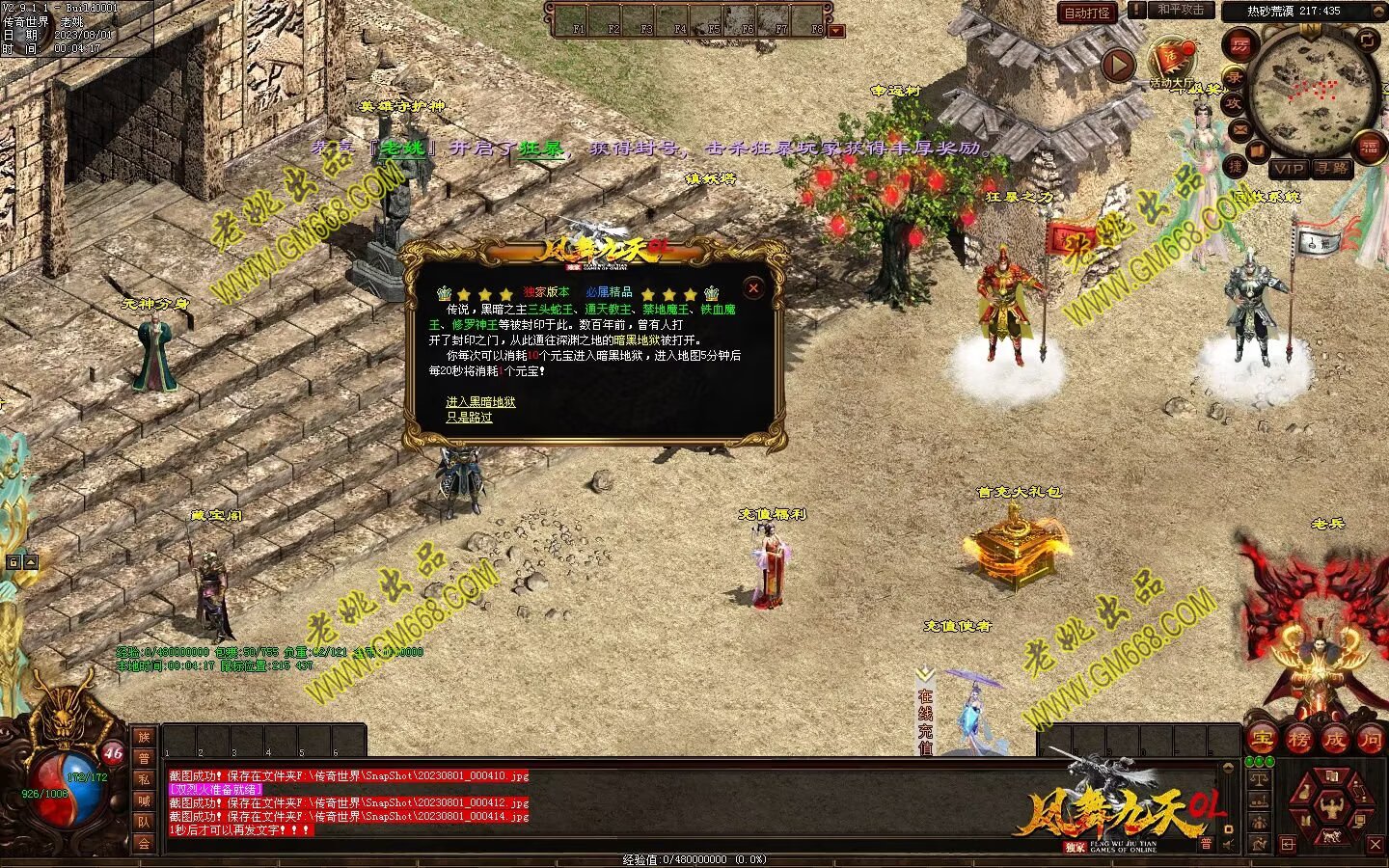Close the NPC dialog with red X
Viewport: 1389px width, 868px height.
[753, 287]
